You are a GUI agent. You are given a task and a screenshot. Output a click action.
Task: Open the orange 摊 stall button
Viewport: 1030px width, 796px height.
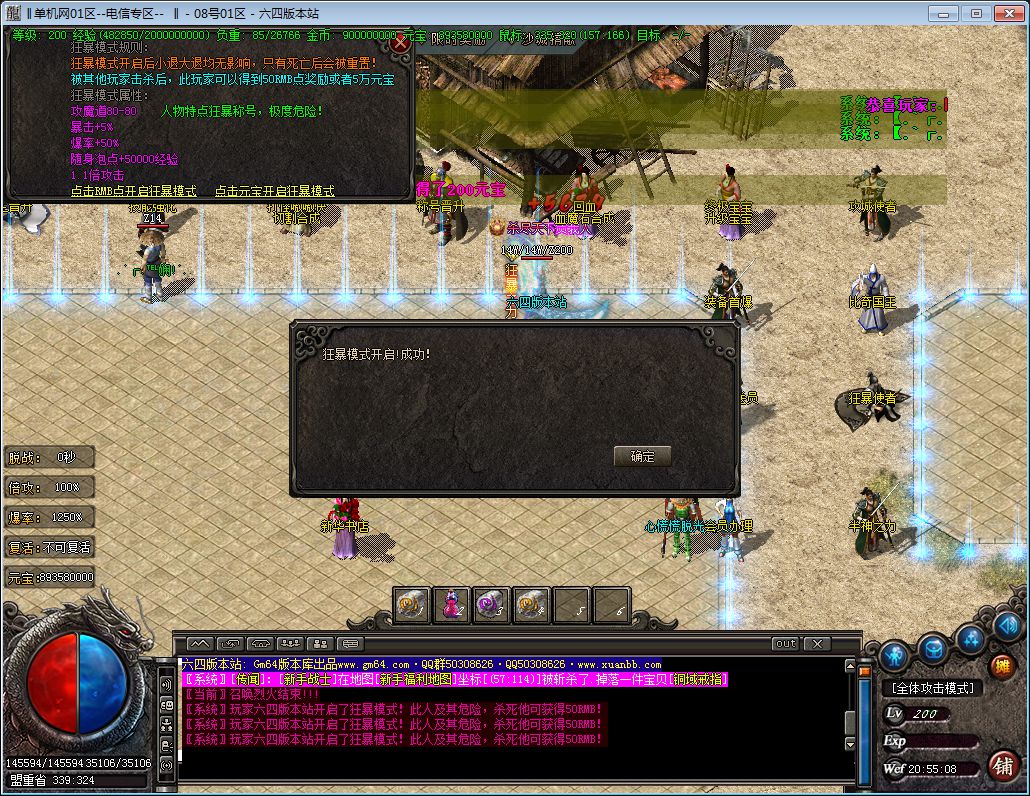pos(1001,666)
